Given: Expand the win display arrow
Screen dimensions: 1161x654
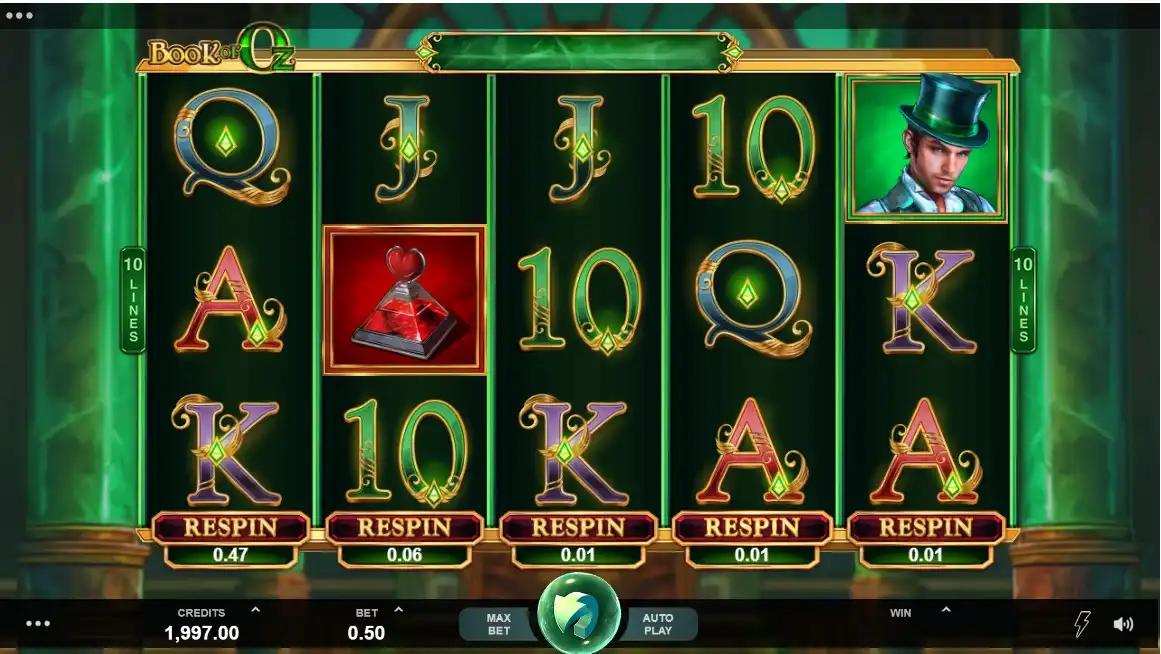Looking at the screenshot, I should [x=946, y=609].
